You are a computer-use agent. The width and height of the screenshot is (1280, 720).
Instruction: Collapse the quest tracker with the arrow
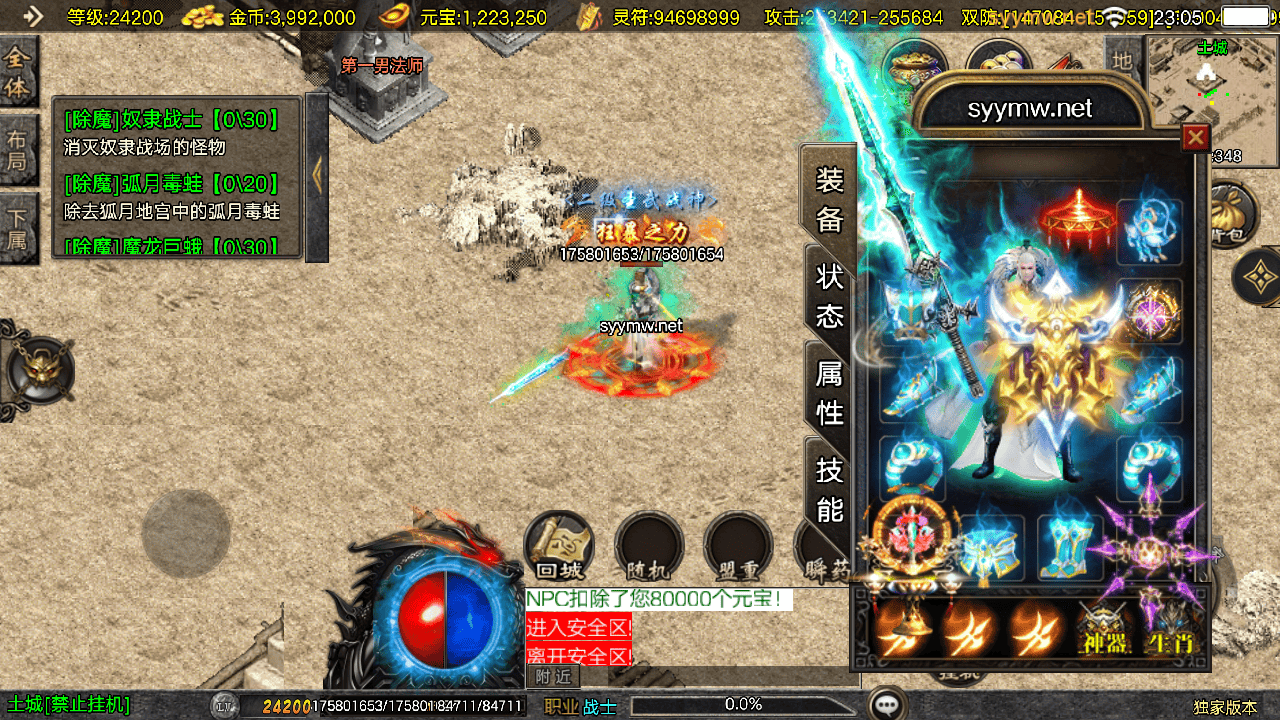point(317,177)
